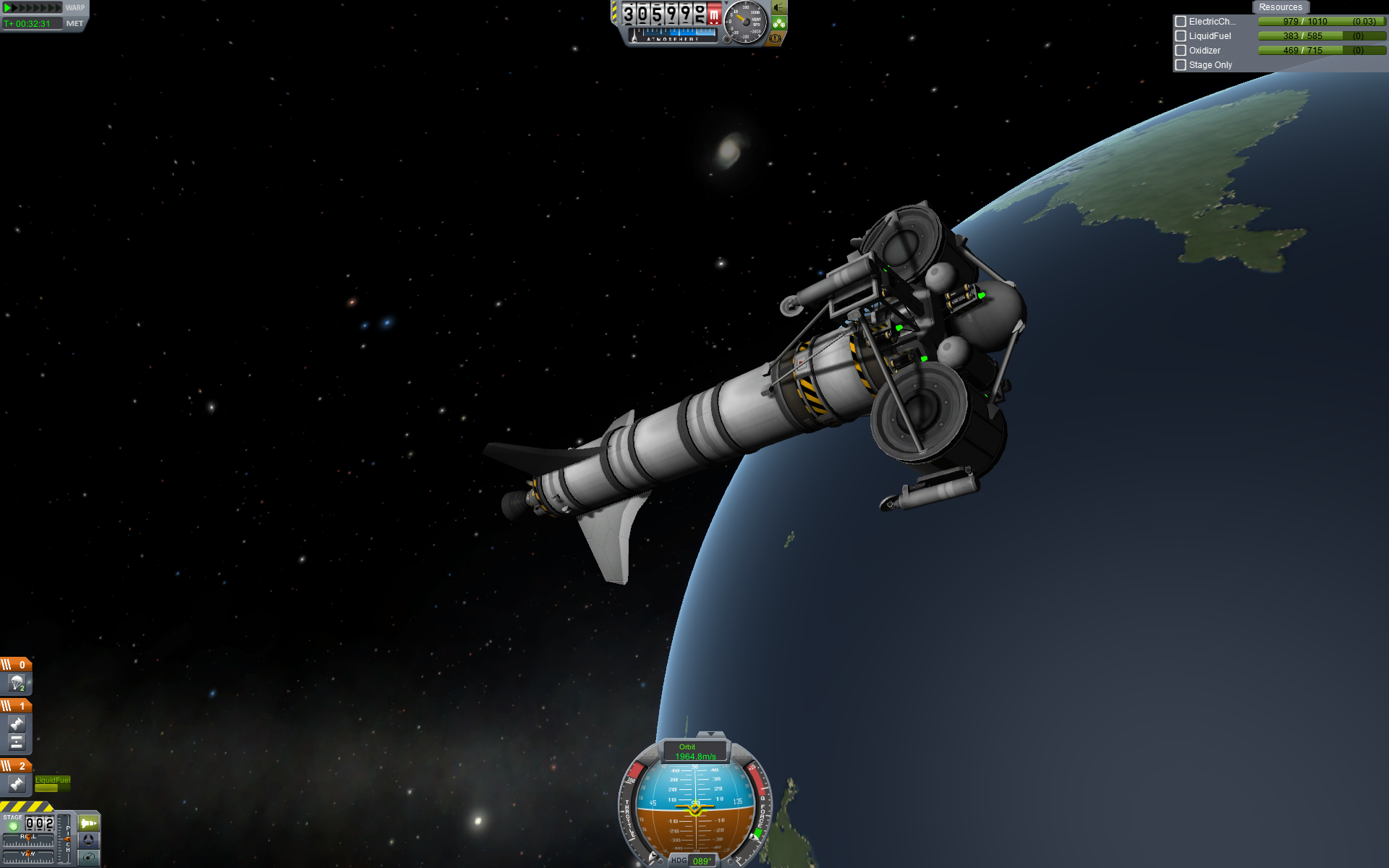This screenshot has height=868, width=1389.
Task: Switch to staging mode rocket button
Action: pyautogui.click(x=88, y=823)
